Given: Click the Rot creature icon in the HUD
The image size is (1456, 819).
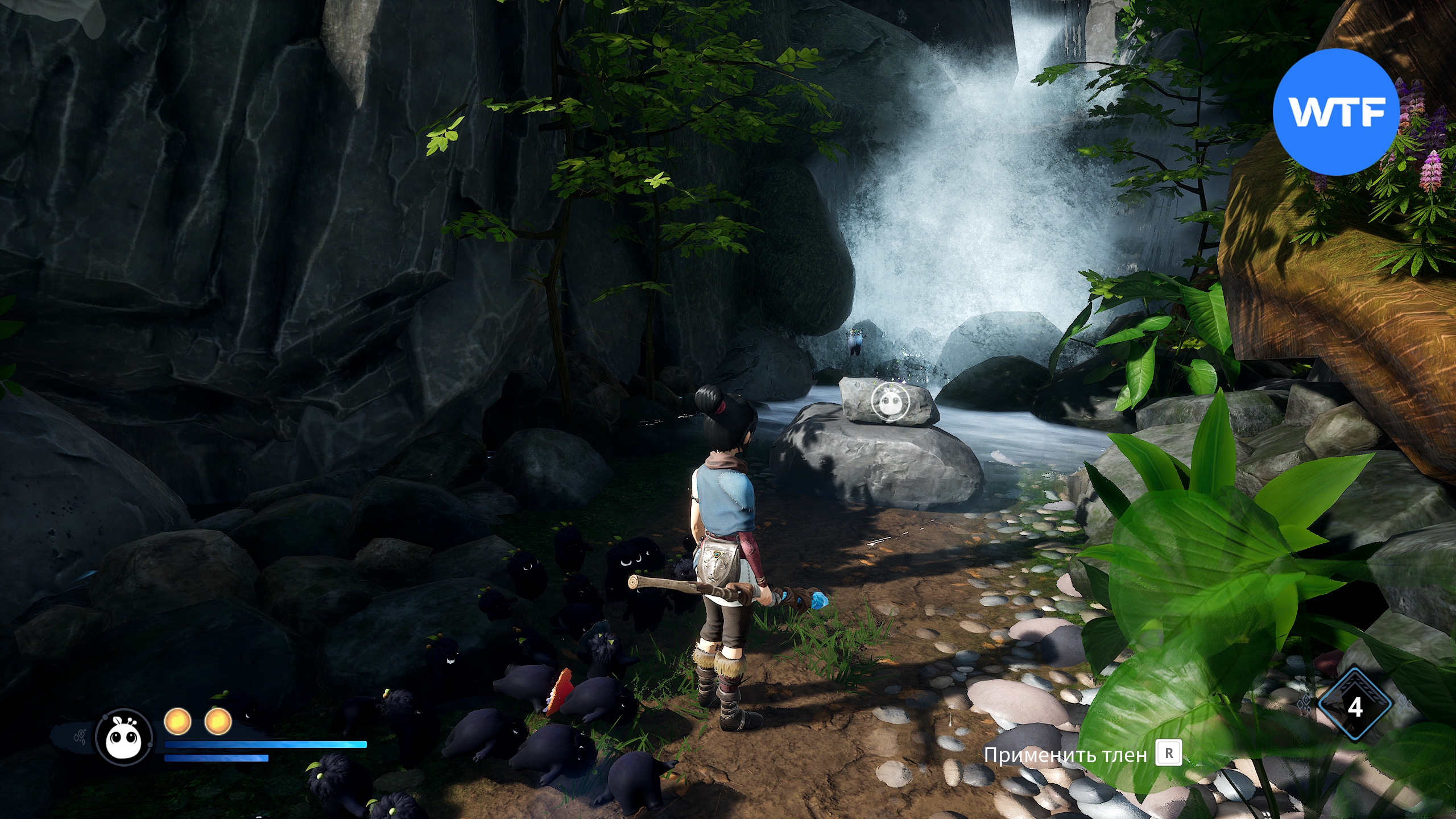Looking at the screenshot, I should click(x=124, y=738).
